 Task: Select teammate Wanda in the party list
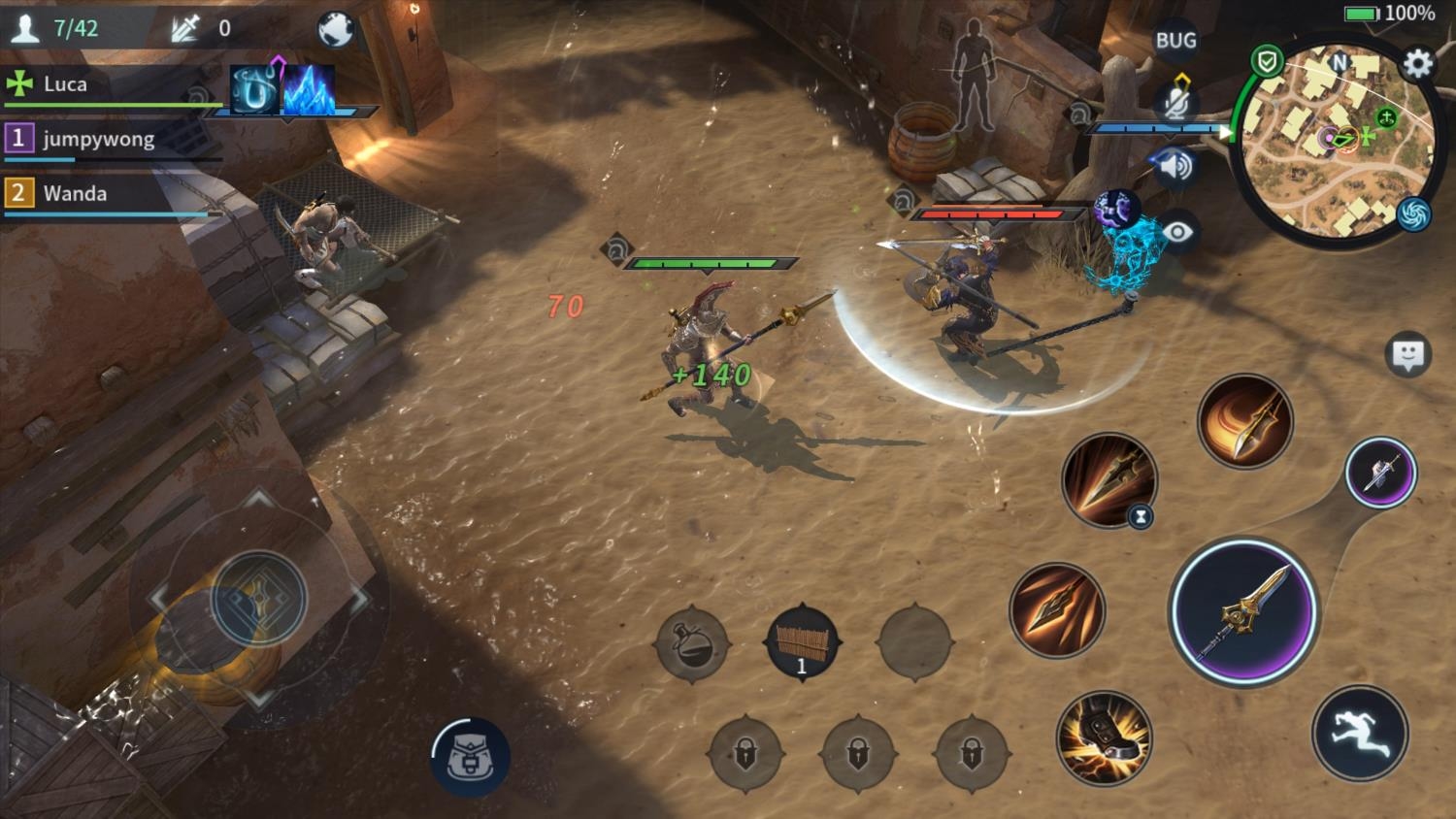click(x=75, y=193)
